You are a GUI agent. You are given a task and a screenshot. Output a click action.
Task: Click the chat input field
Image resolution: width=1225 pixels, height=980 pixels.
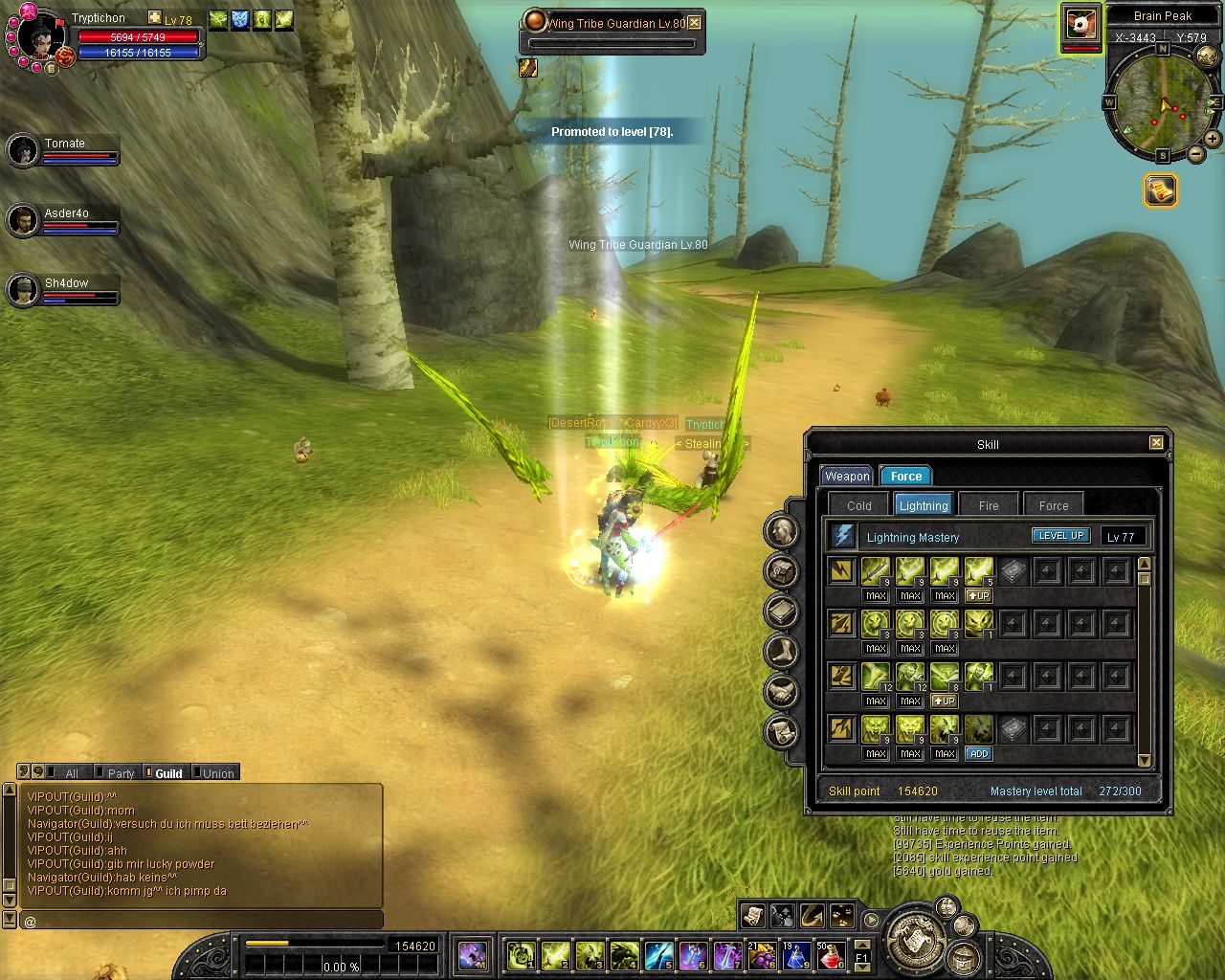(201, 921)
